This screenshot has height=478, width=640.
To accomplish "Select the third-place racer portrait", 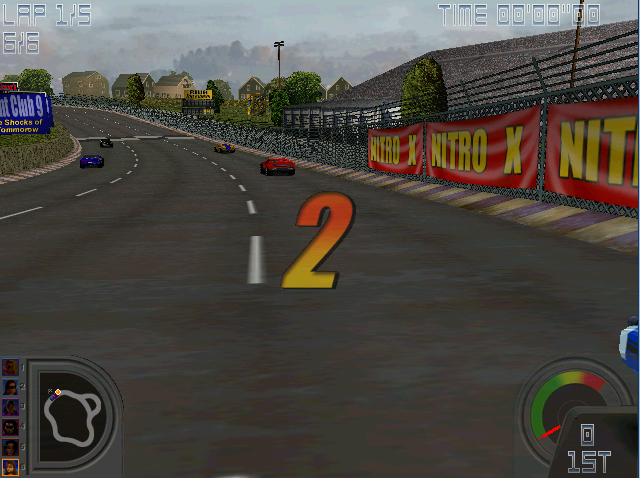I will pyautogui.click(x=11, y=407).
